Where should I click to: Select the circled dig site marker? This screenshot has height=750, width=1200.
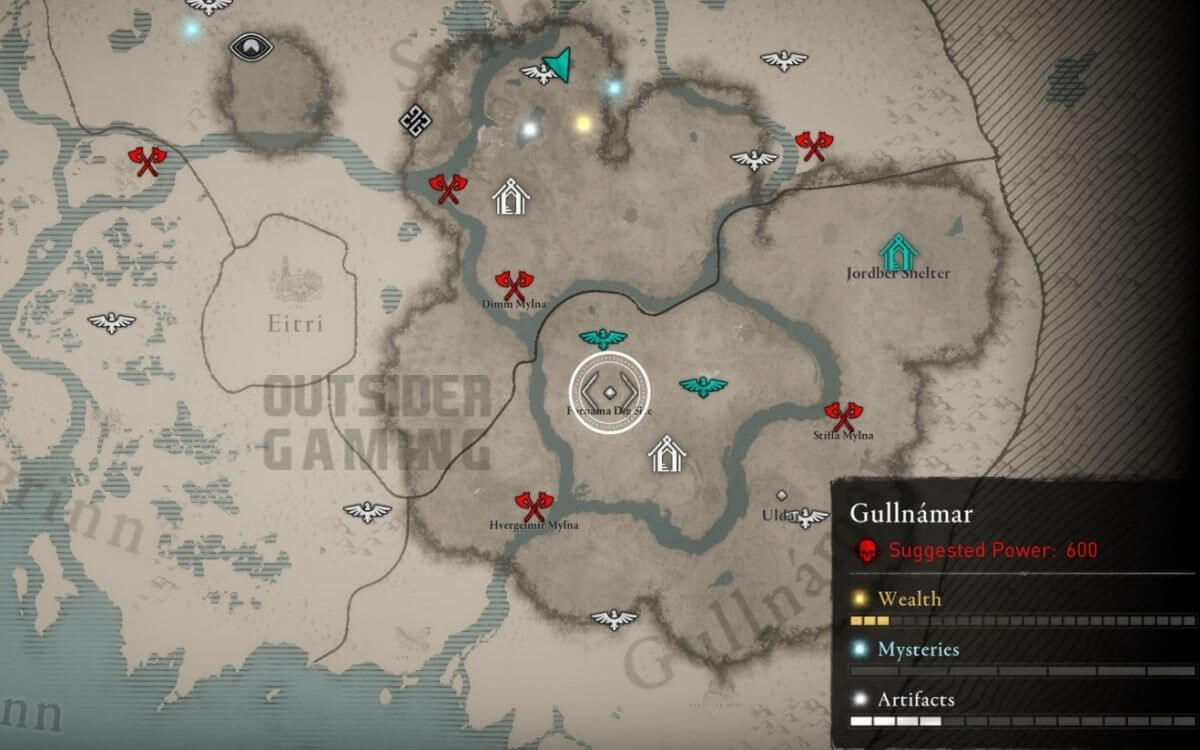(x=609, y=392)
